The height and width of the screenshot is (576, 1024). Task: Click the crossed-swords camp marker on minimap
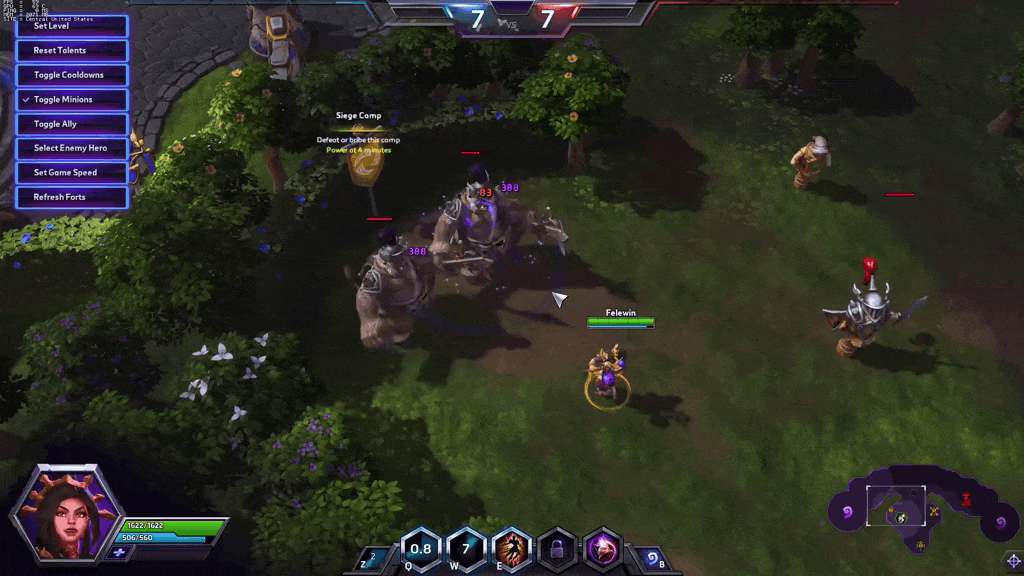[x=934, y=513]
